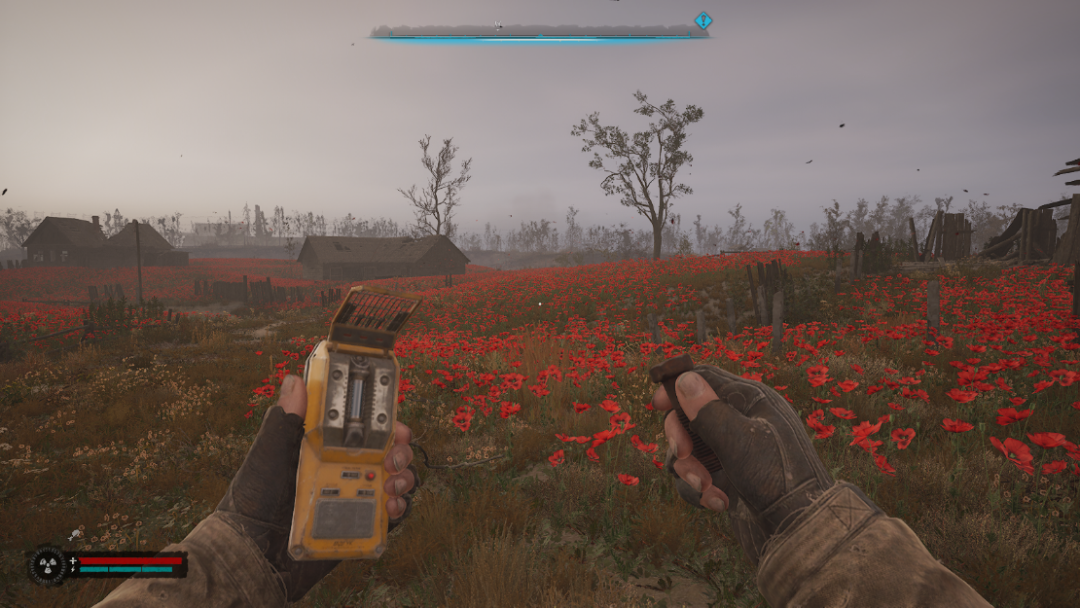Click the hunger status icon above the health bar
This screenshot has width=1080, height=608.
pyautogui.click(x=75, y=536)
